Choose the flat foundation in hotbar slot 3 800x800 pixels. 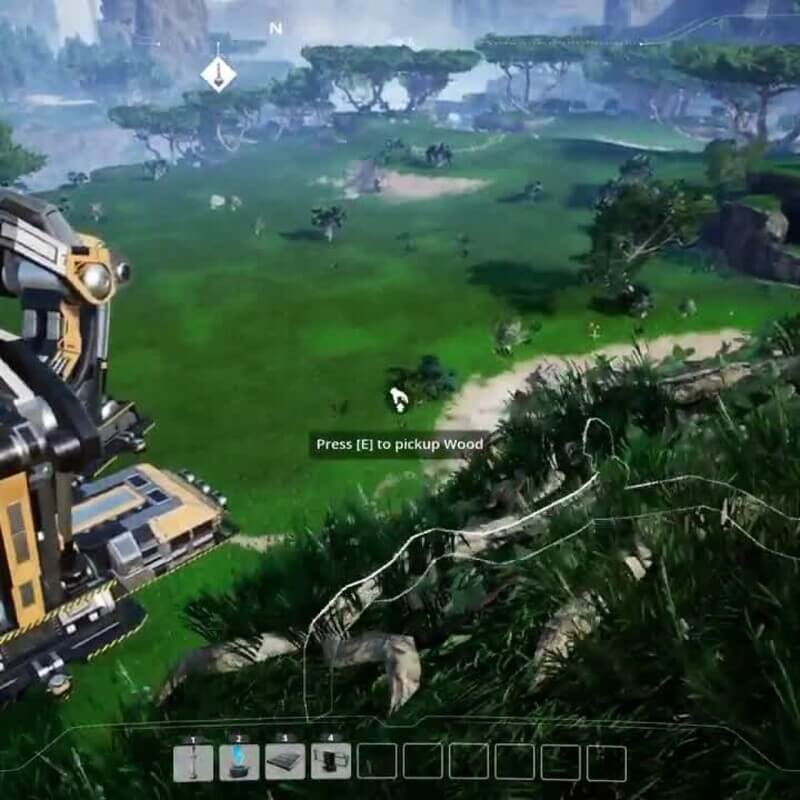click(x=285, y=762)
